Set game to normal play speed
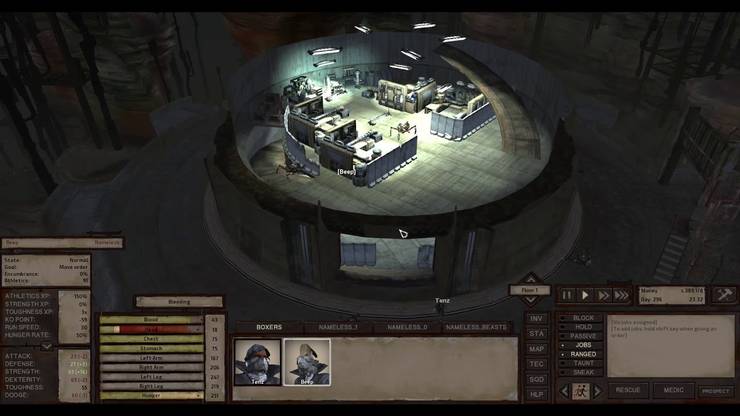 pyautogui.click(x=585, y=295)
